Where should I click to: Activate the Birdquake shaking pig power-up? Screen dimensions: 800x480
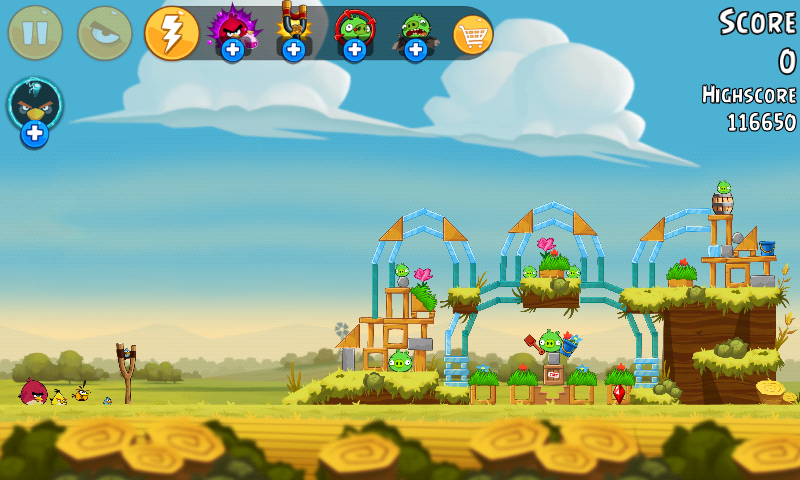(415, 31)
